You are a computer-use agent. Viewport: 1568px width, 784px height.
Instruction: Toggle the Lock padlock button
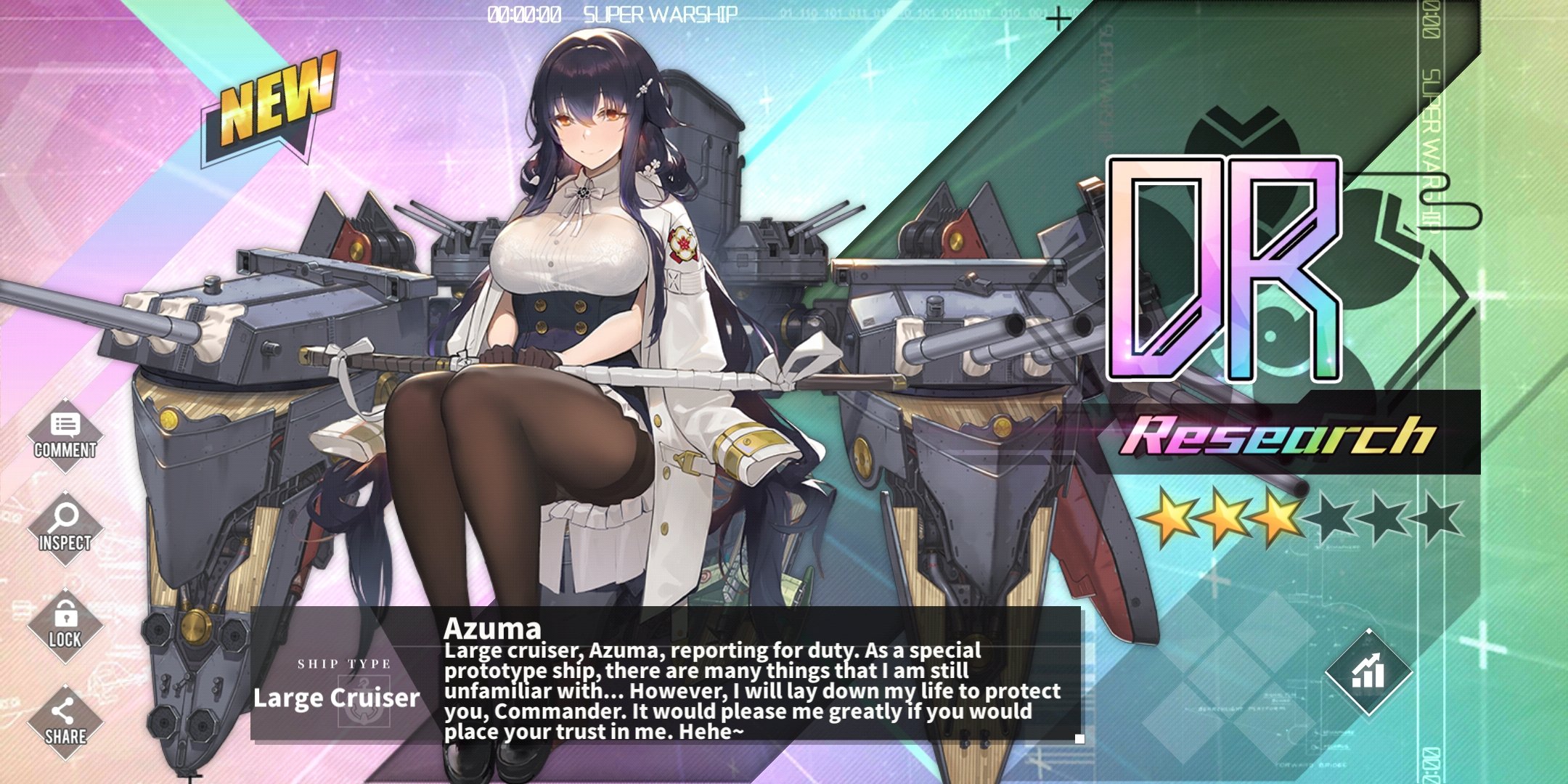[65, 625]
